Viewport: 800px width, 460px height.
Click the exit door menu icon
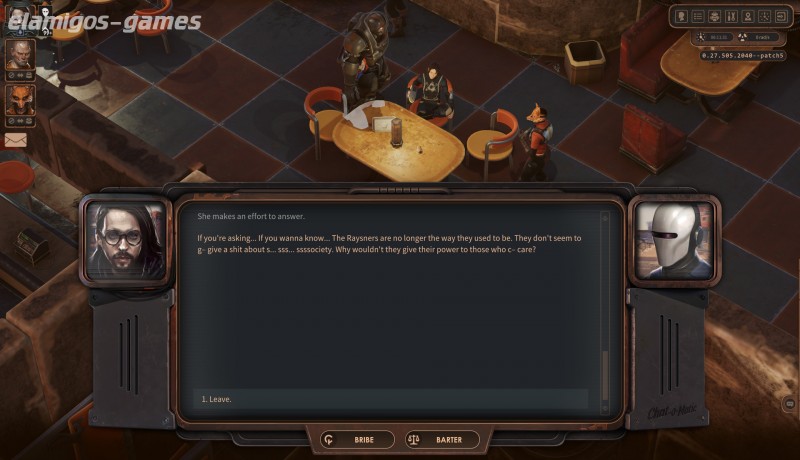tap(780, 16)
